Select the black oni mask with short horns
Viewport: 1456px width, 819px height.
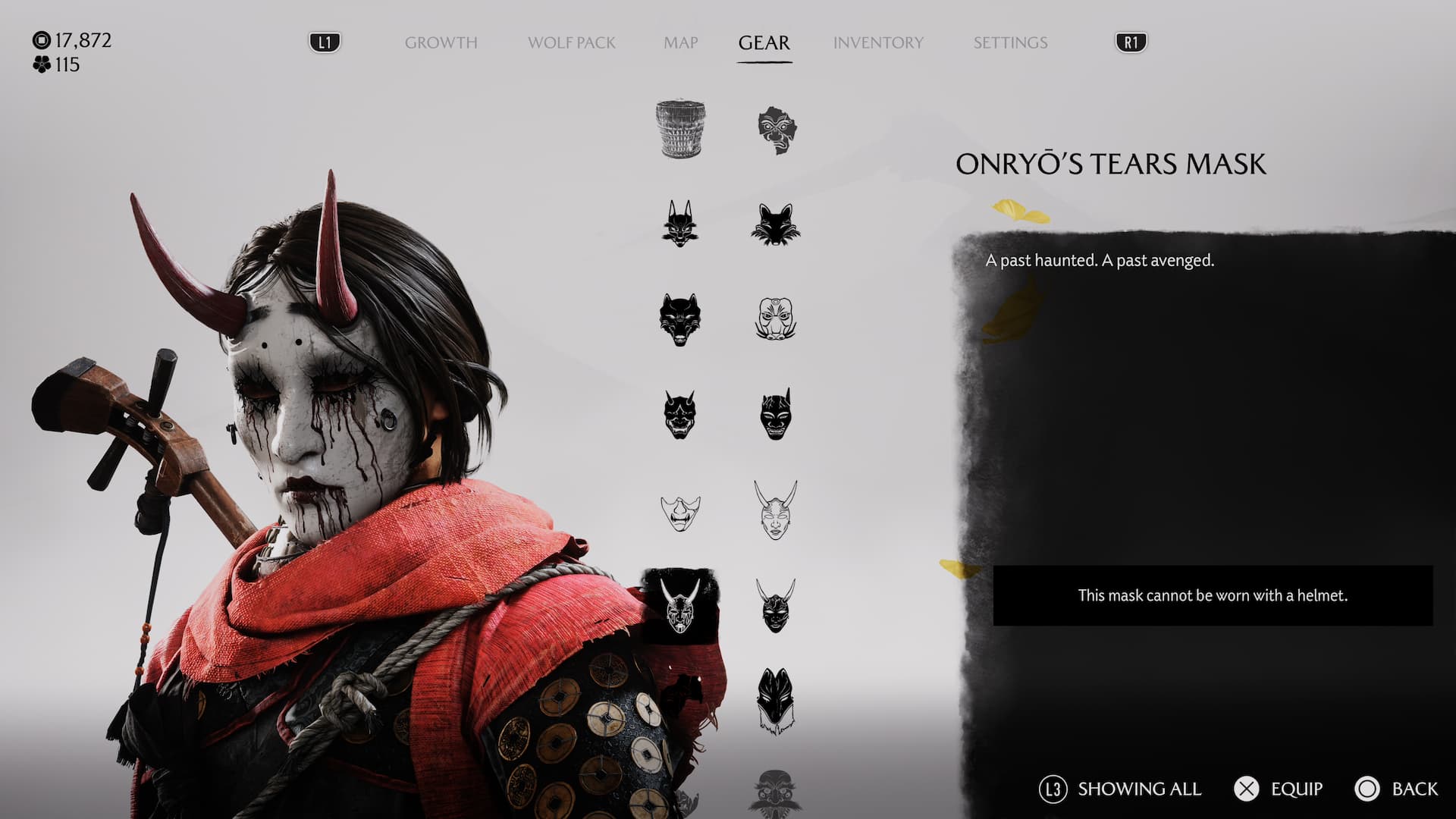click(x=680, y=415)
